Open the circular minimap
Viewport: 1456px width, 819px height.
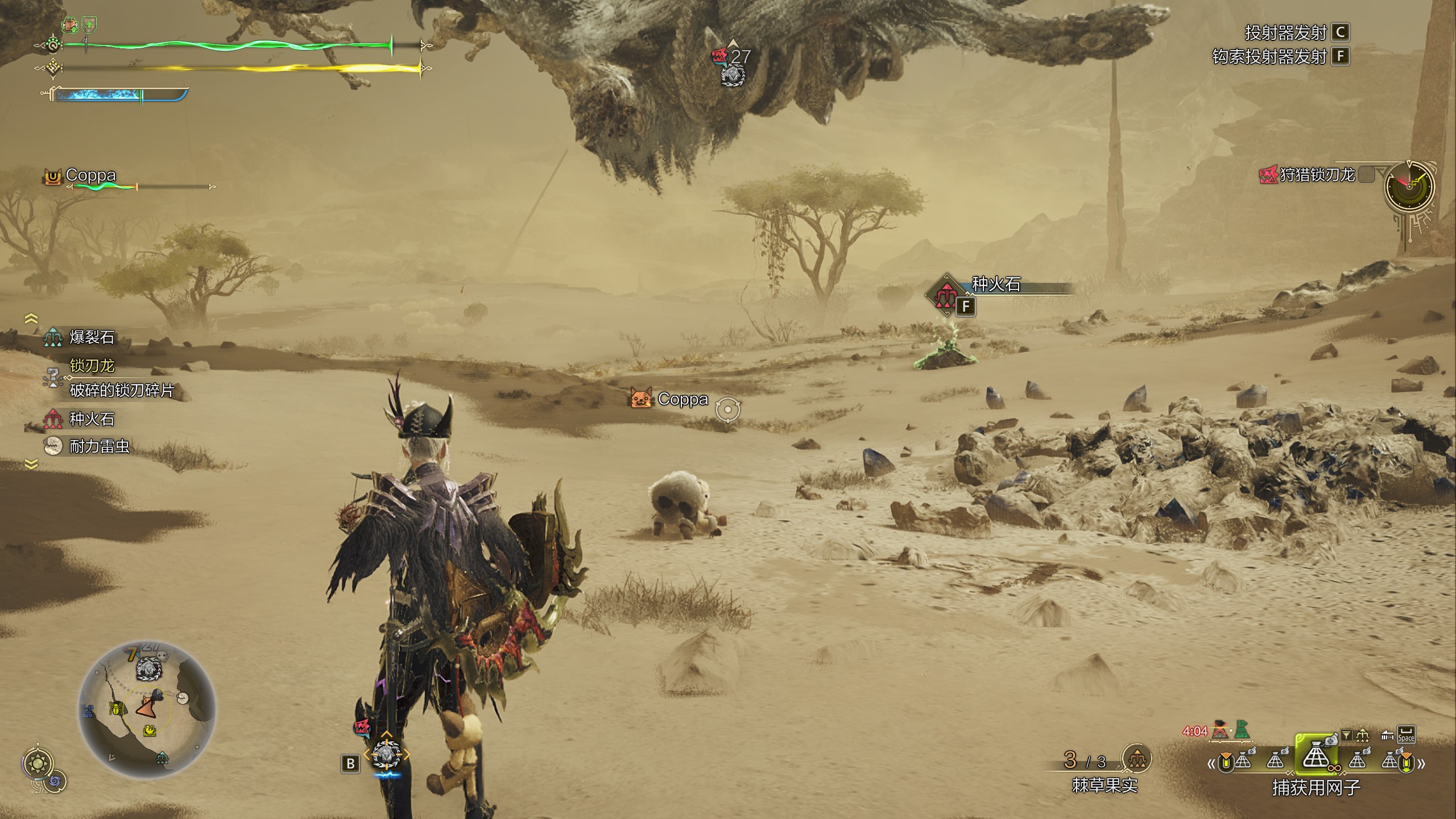point(147,709)
